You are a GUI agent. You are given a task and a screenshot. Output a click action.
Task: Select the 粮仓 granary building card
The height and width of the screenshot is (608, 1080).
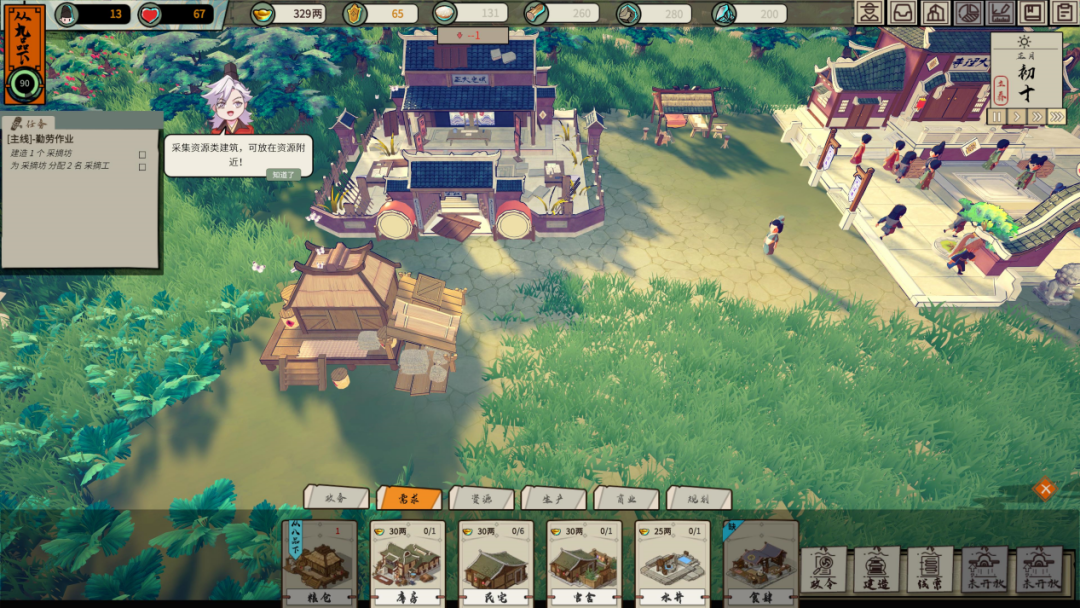[x=319, y=565]
